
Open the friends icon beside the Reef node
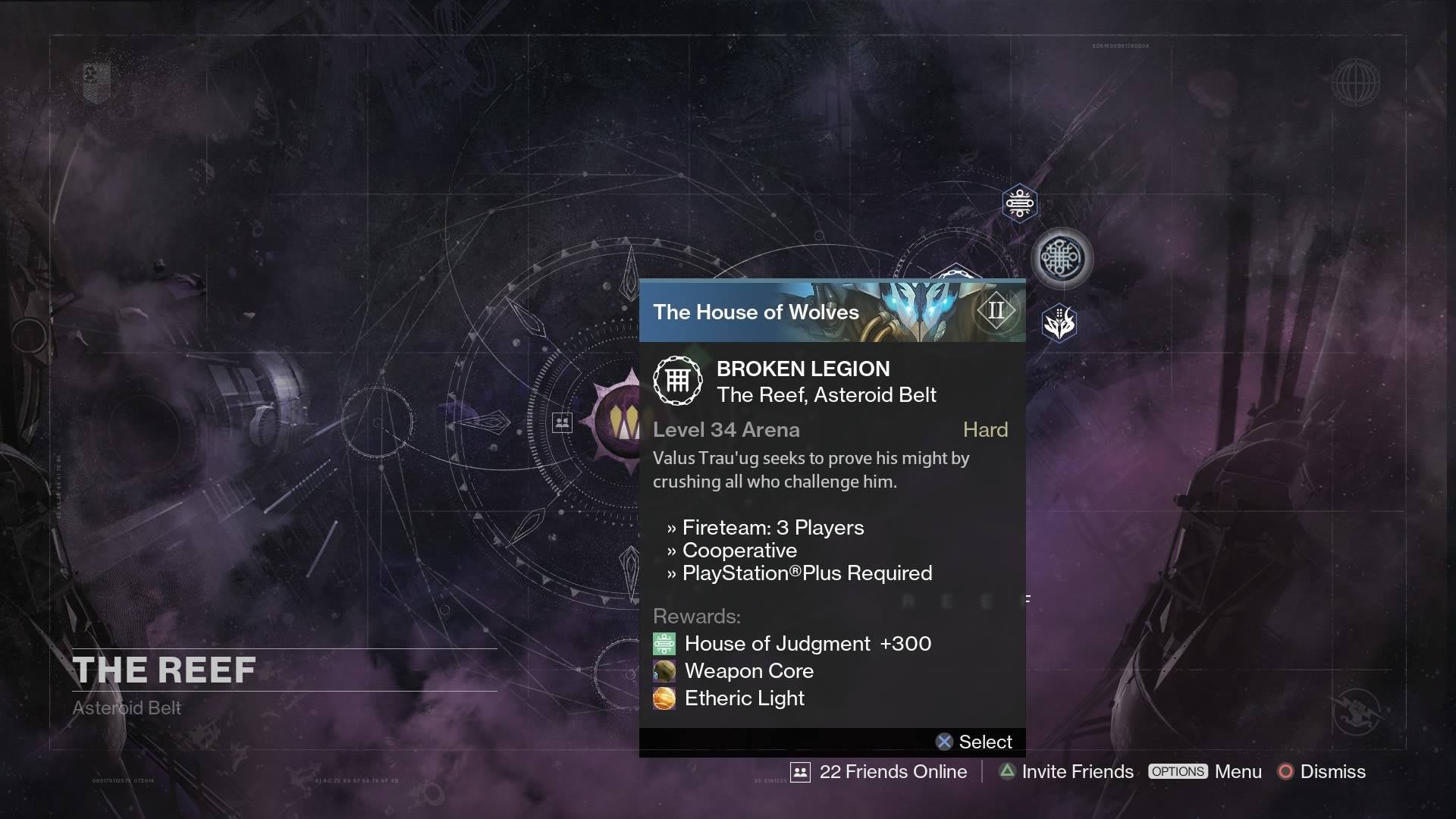(562, 422)
